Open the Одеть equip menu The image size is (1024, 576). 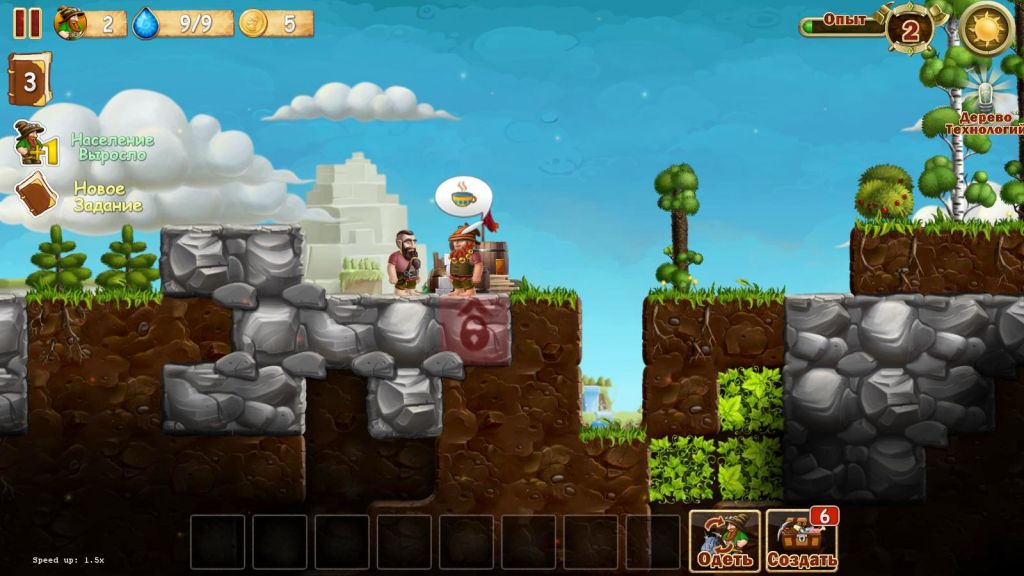724,541
